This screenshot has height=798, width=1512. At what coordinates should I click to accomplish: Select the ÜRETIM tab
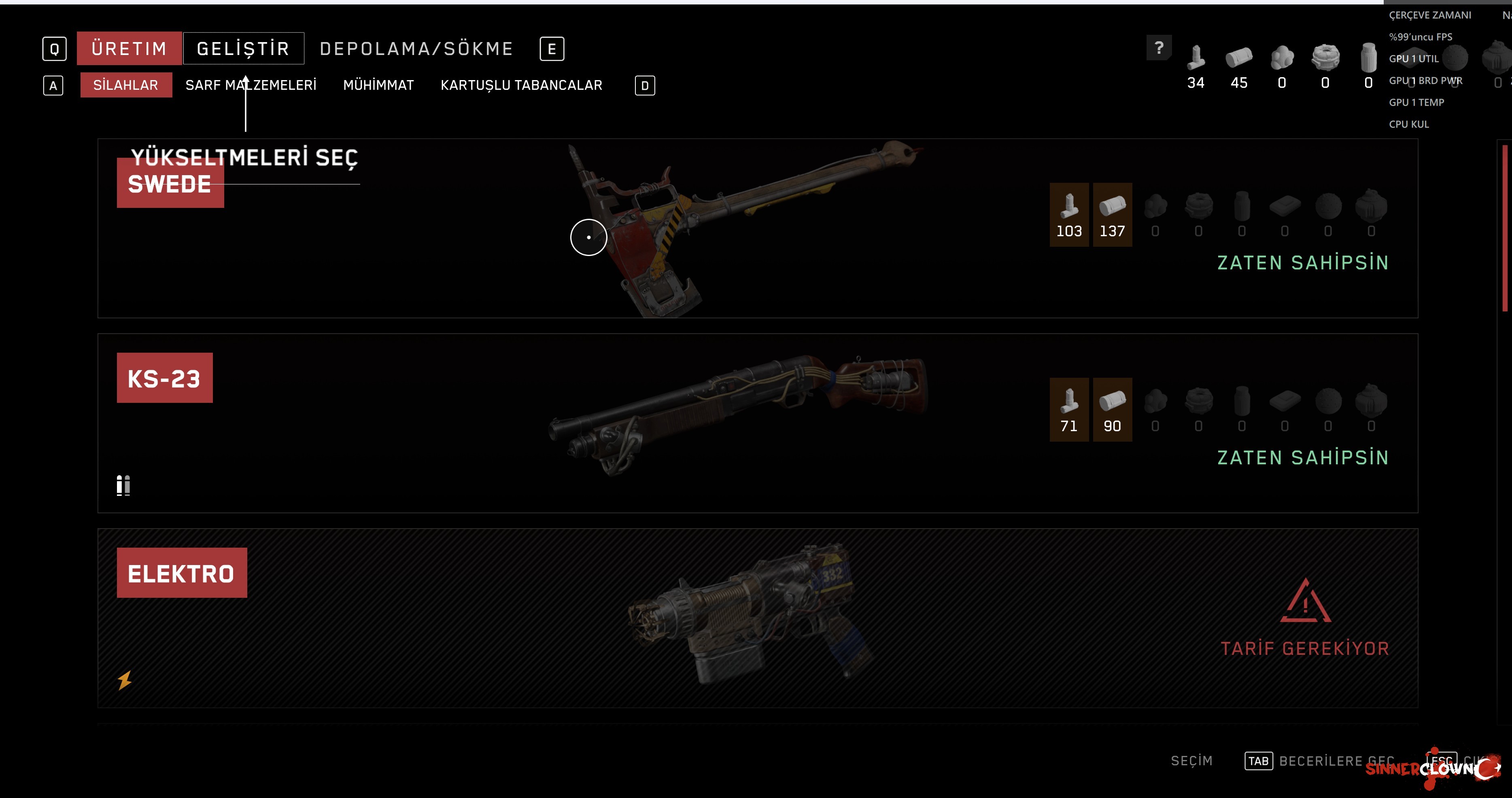click(128, 48)
